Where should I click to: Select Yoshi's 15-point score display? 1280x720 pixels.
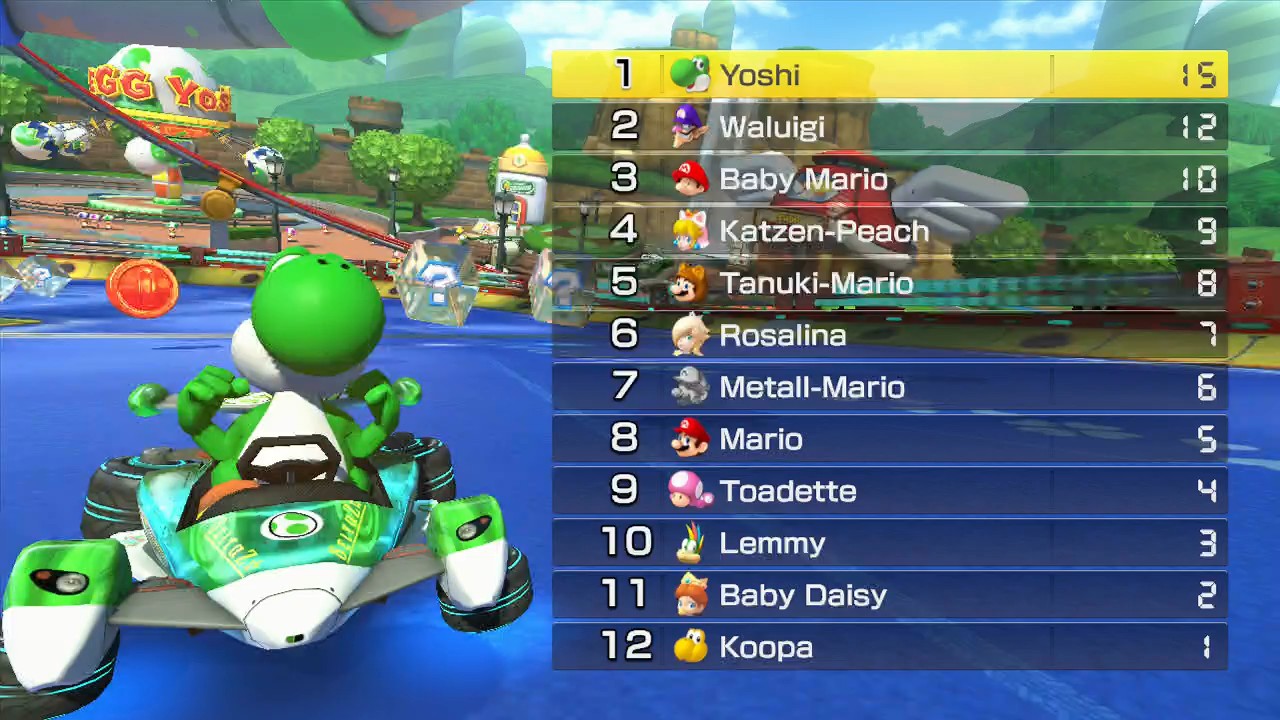click(1197, 75)
